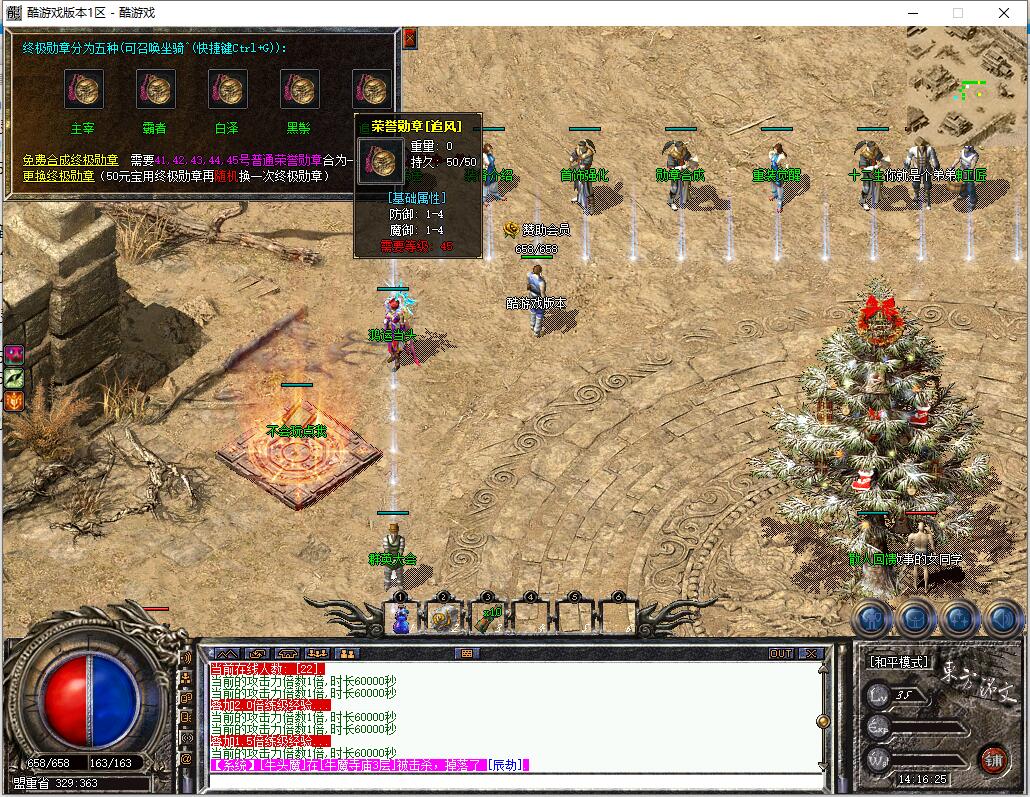The image size is (1030, 797).
Task: Click the 免费合成终极勋章 link
Action: 71,160
